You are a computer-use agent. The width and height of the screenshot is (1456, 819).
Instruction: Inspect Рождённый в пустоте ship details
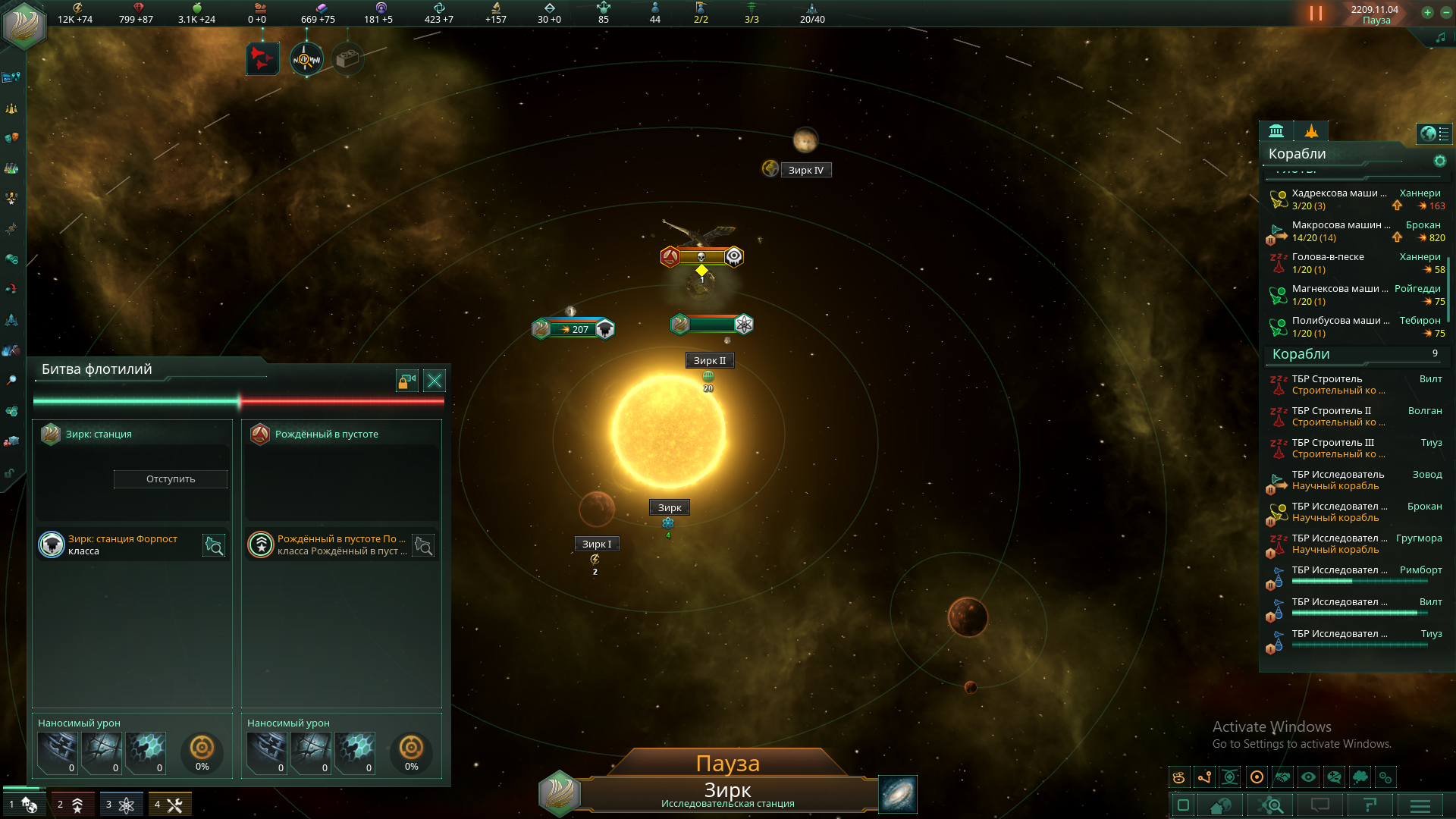point(423,545)
